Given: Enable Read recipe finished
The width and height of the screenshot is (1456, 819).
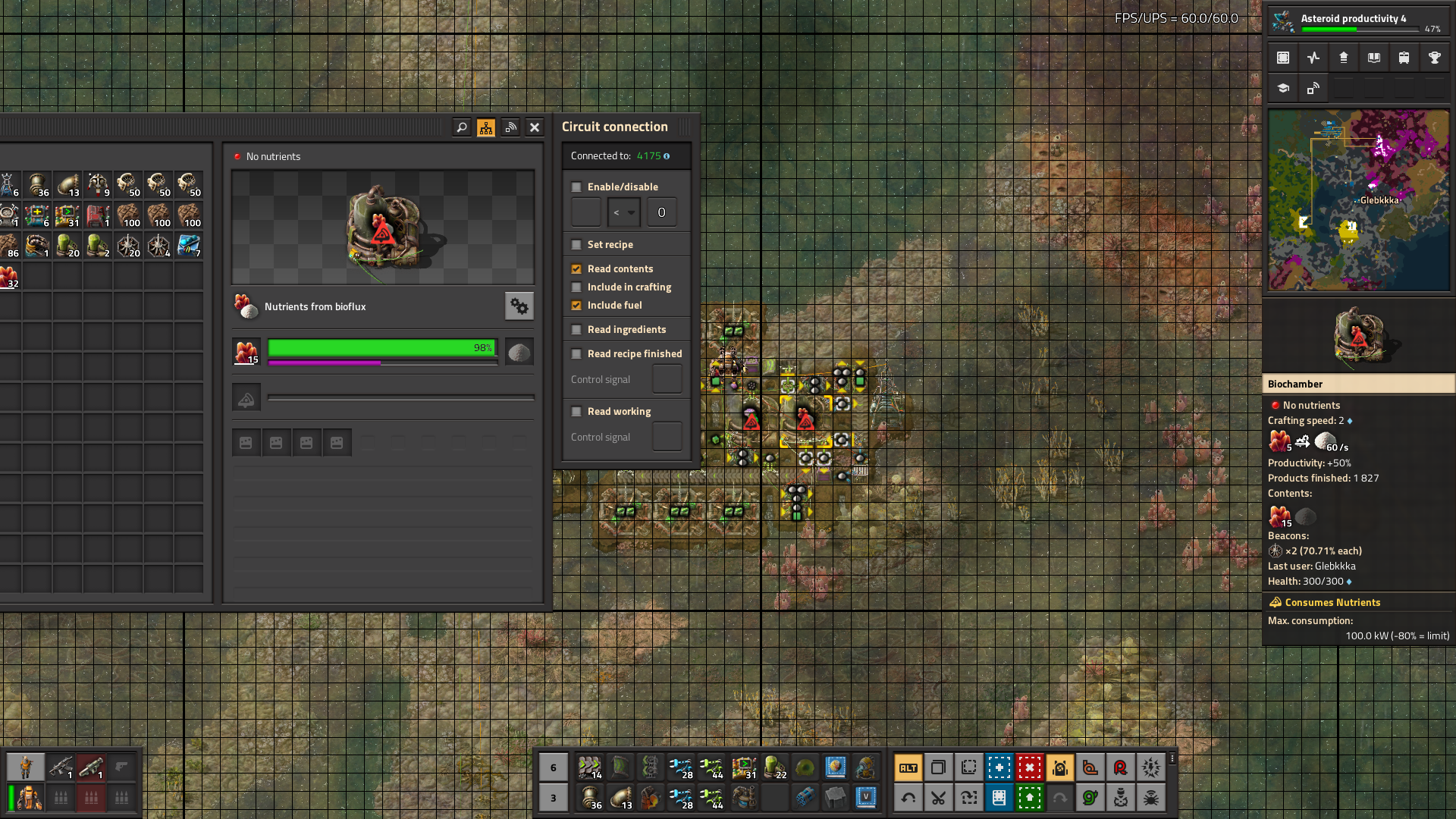Looking at the screenshot, I should pyautogui.click(x=576, y=354).
